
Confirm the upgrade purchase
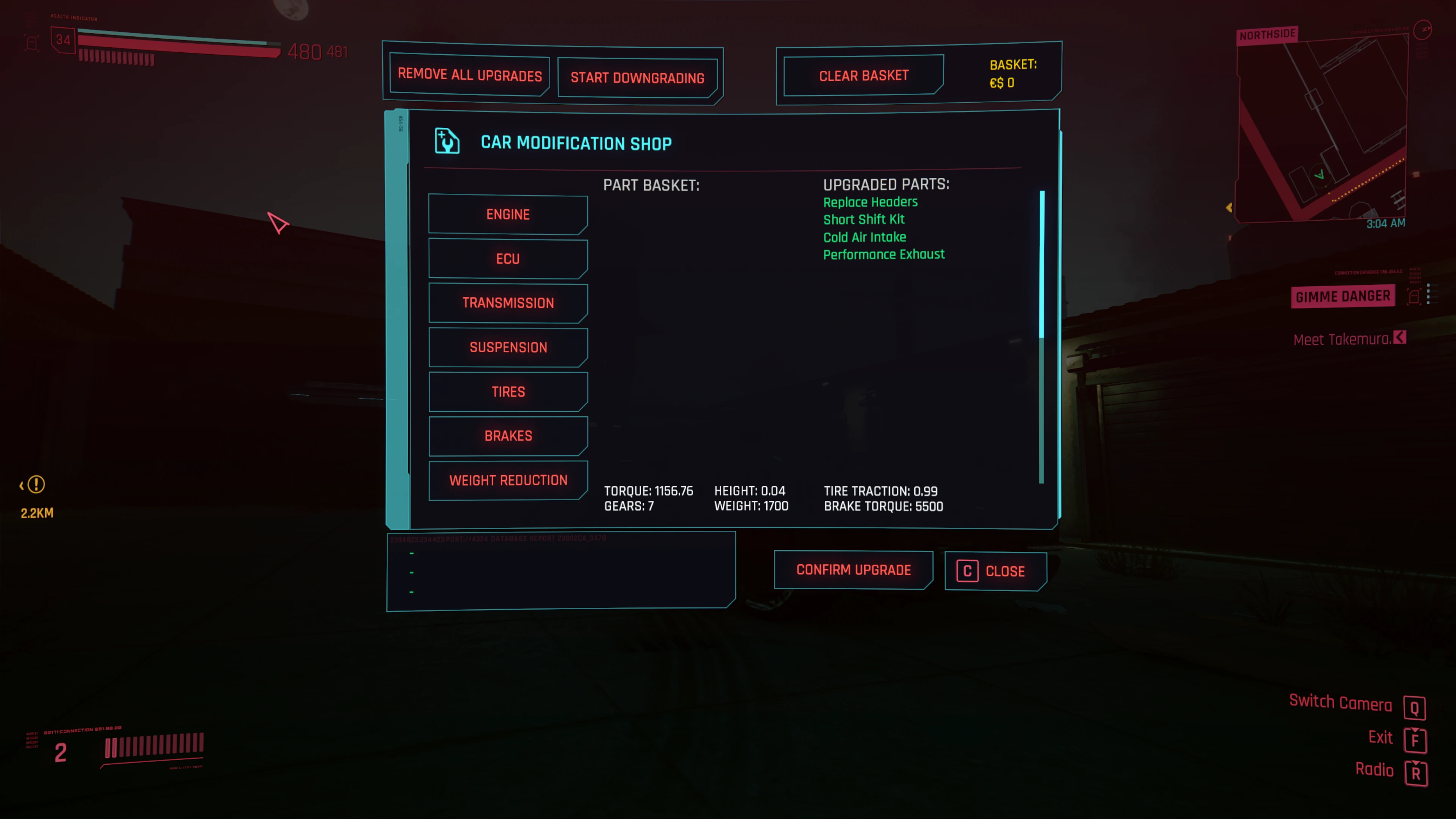coord(853,570)
